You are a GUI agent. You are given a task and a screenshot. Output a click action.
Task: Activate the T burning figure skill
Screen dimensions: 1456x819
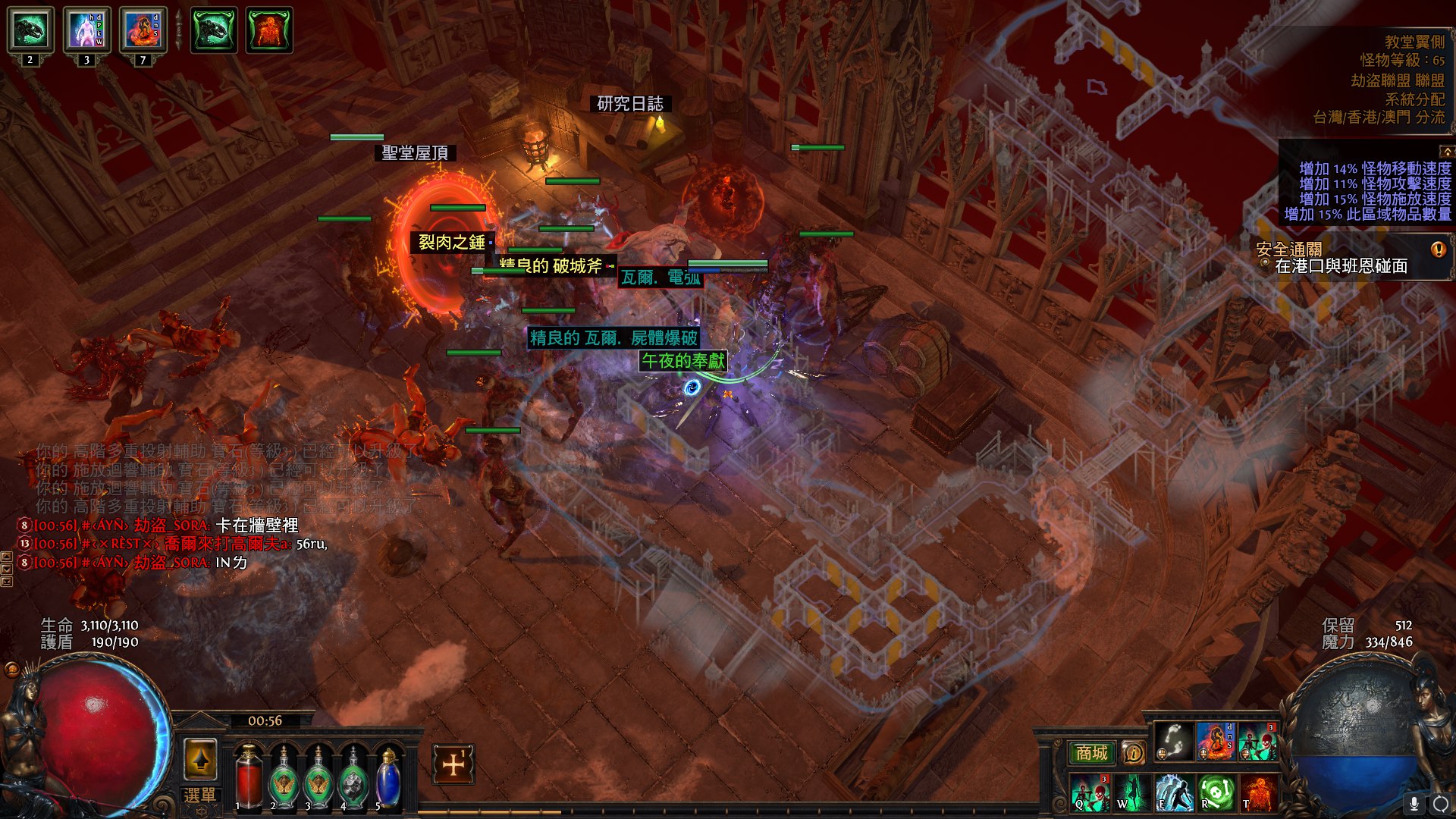(x=1257, y=792)
